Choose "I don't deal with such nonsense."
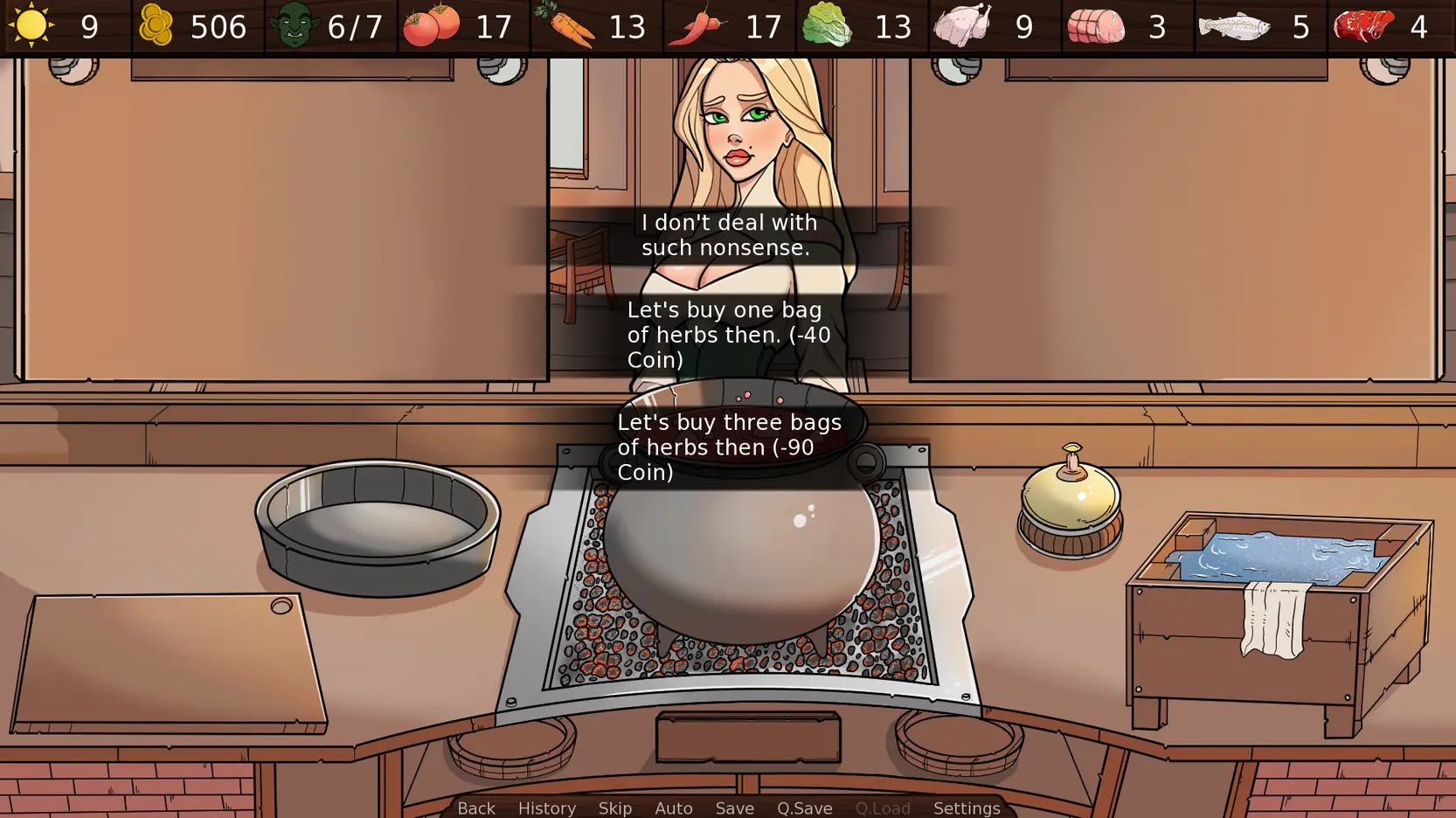This screenshot has height=818, width=1456. [729, 235]
